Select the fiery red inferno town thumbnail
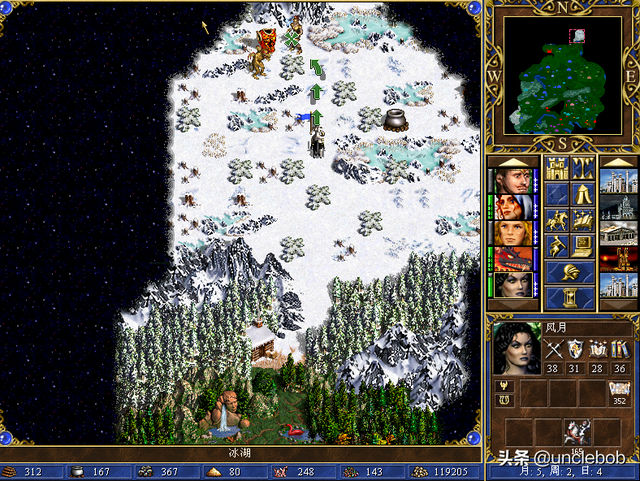Screen dimensions: 640x481 pyautogui.click(x=615, y=259)
